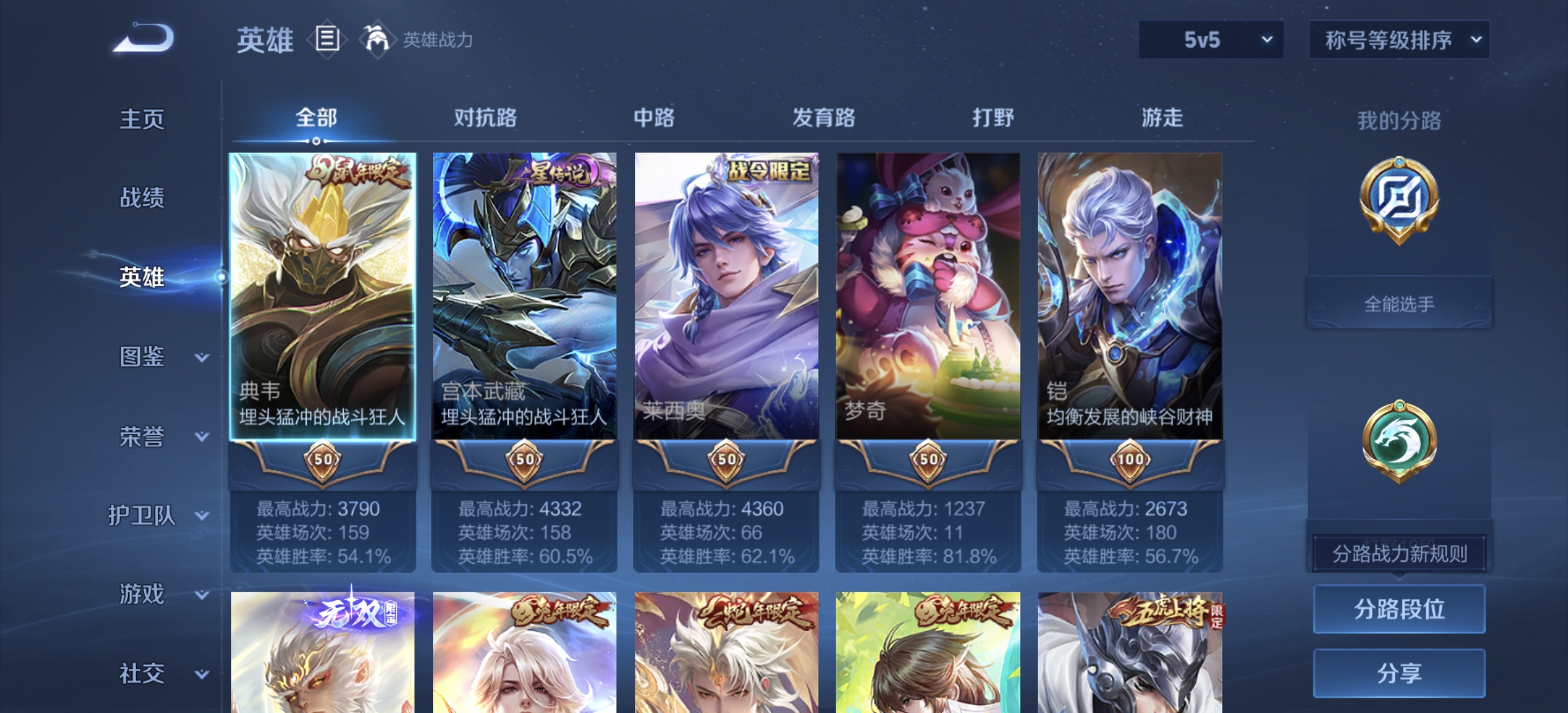Open the 称号等级排序 sorting dropdown
This screenshot has height=713, width=1568.
point(1398,40)
